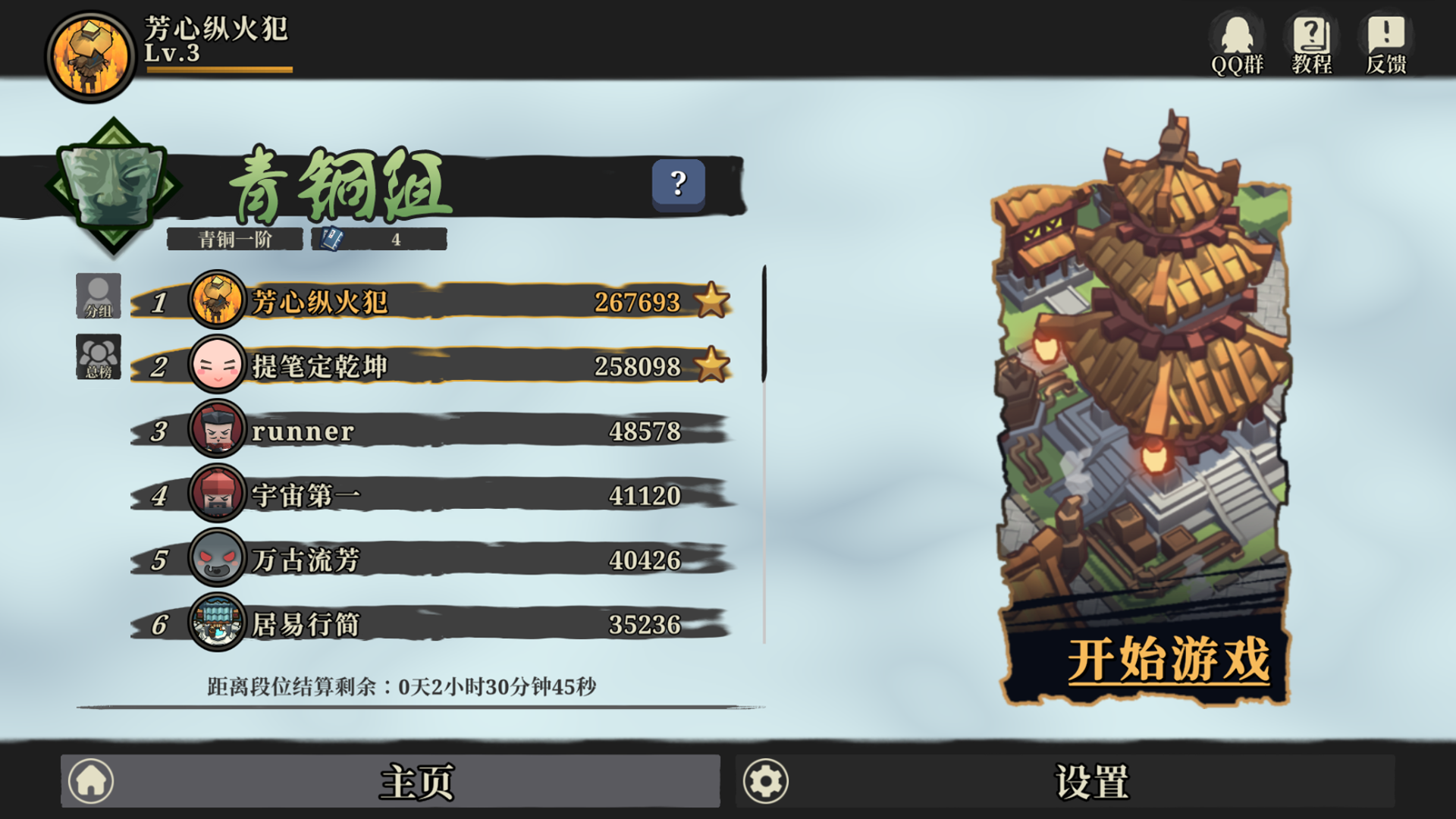Check the season countdown timer text
1456x819 pixels.
click(x=402, y=685)
